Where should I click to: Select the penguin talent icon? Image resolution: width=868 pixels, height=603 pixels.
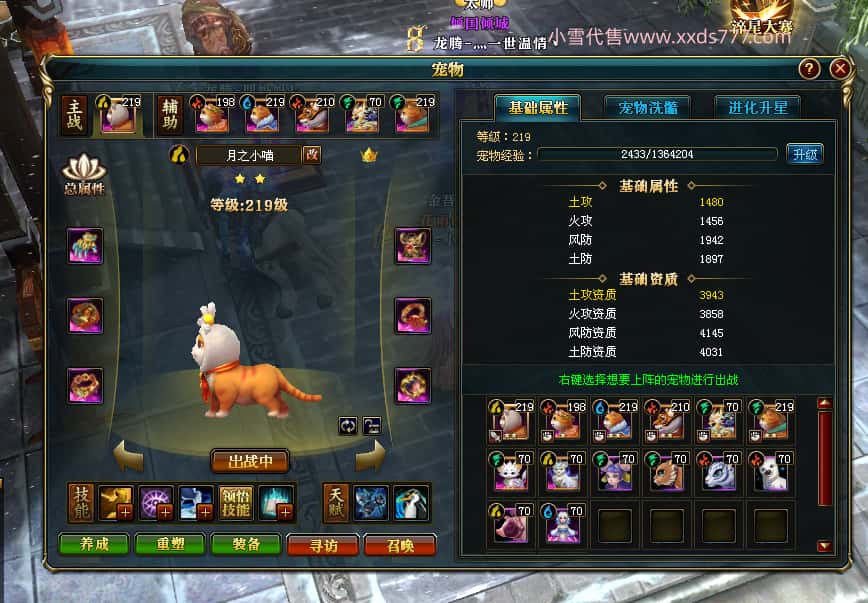click(409, 499)
